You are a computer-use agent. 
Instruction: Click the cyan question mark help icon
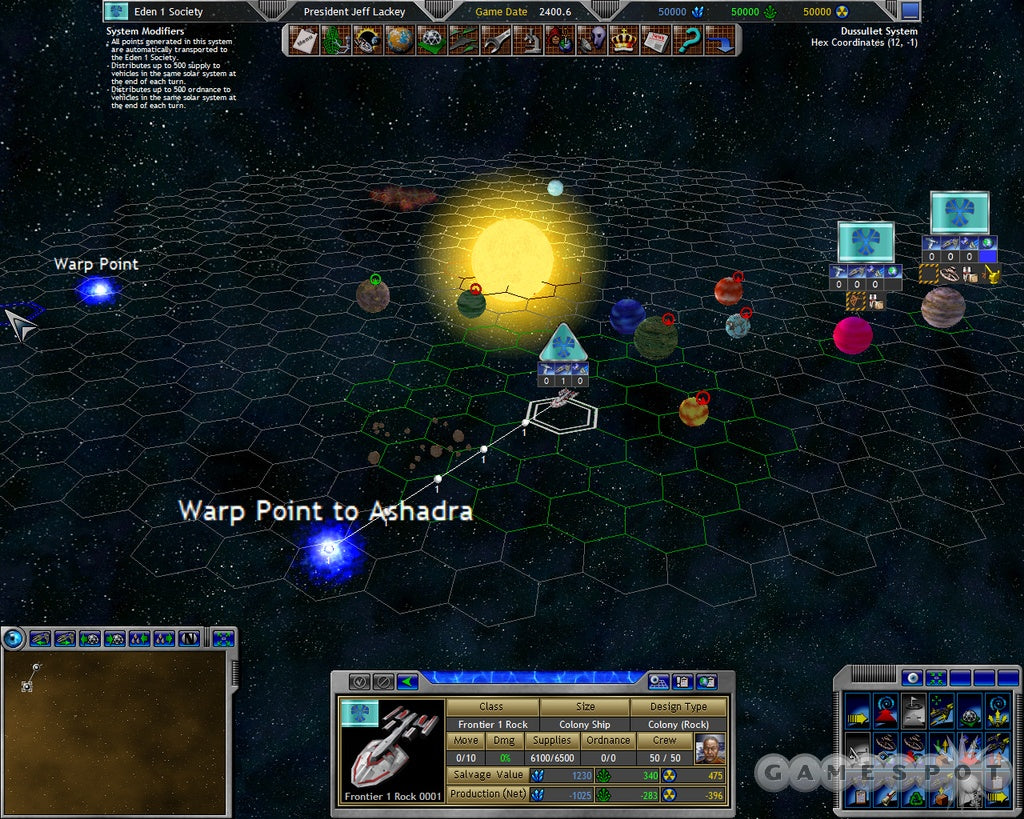tap(688, 40)
